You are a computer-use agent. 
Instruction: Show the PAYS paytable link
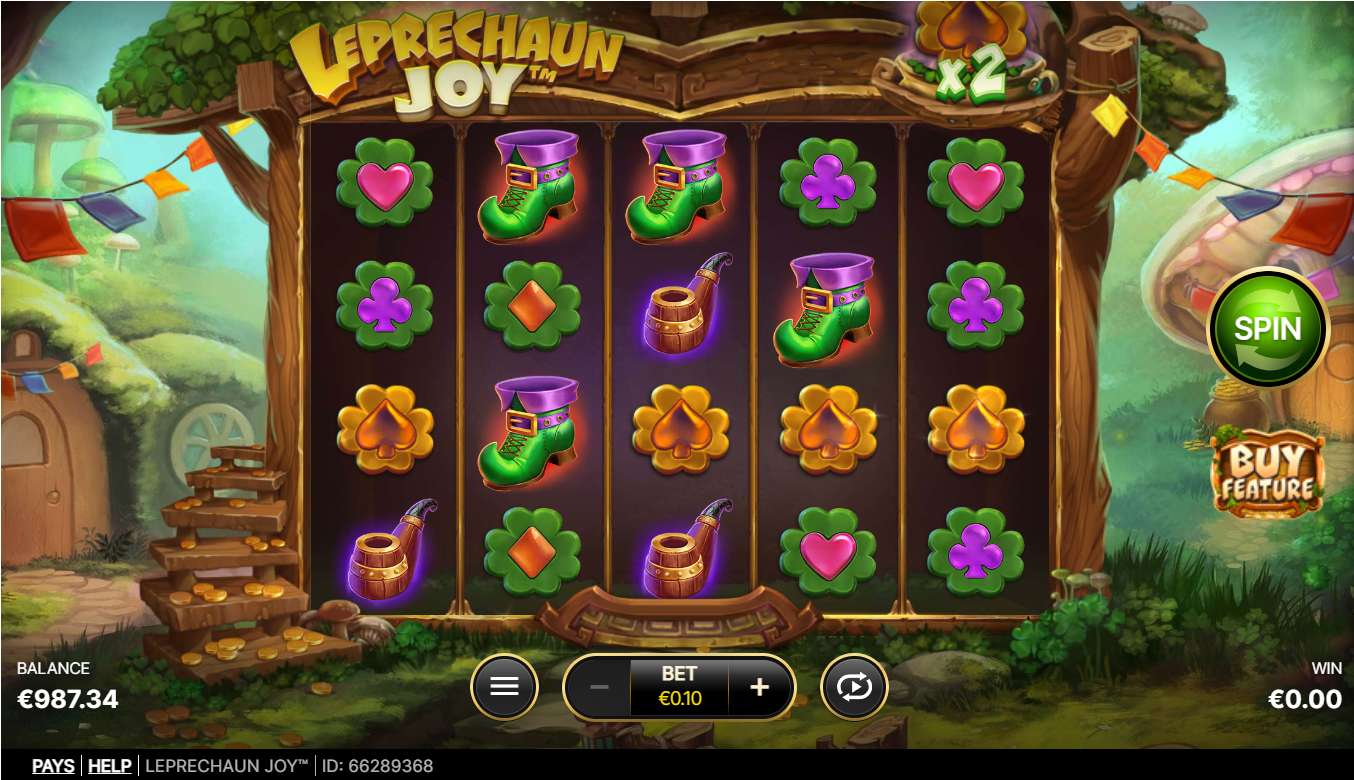(53, 766)
